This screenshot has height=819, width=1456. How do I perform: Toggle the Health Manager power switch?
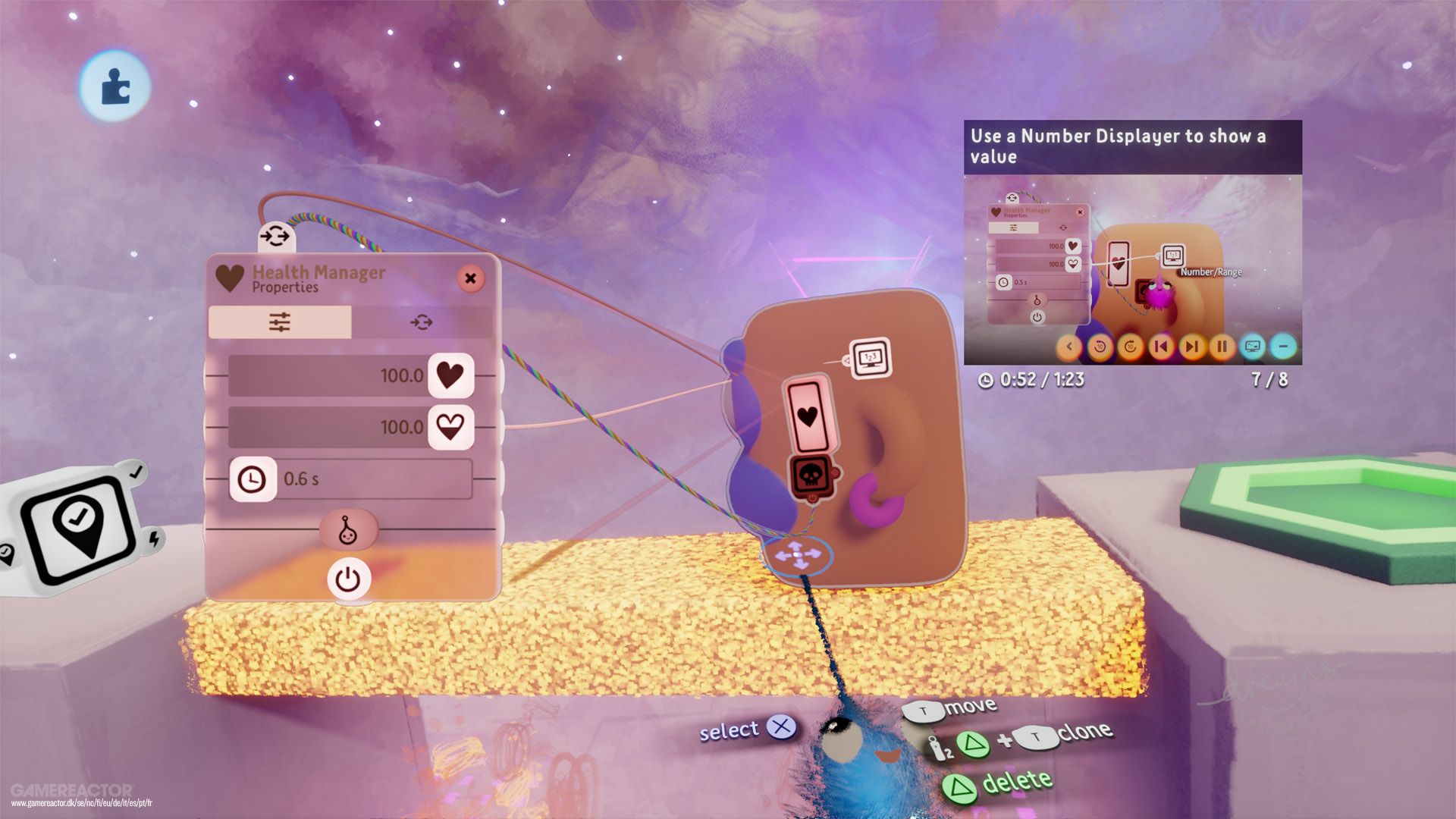[x=350, y=579]
